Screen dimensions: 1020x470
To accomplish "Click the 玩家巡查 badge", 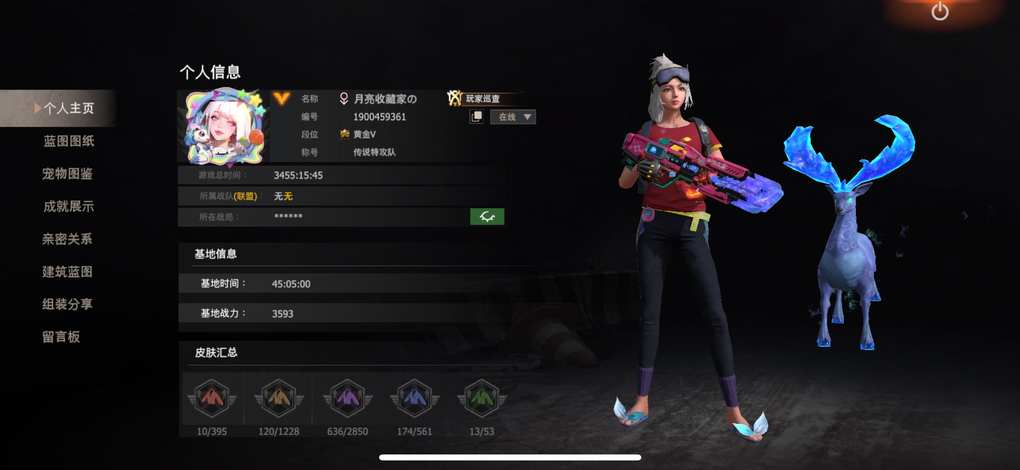I will (484, 98).
